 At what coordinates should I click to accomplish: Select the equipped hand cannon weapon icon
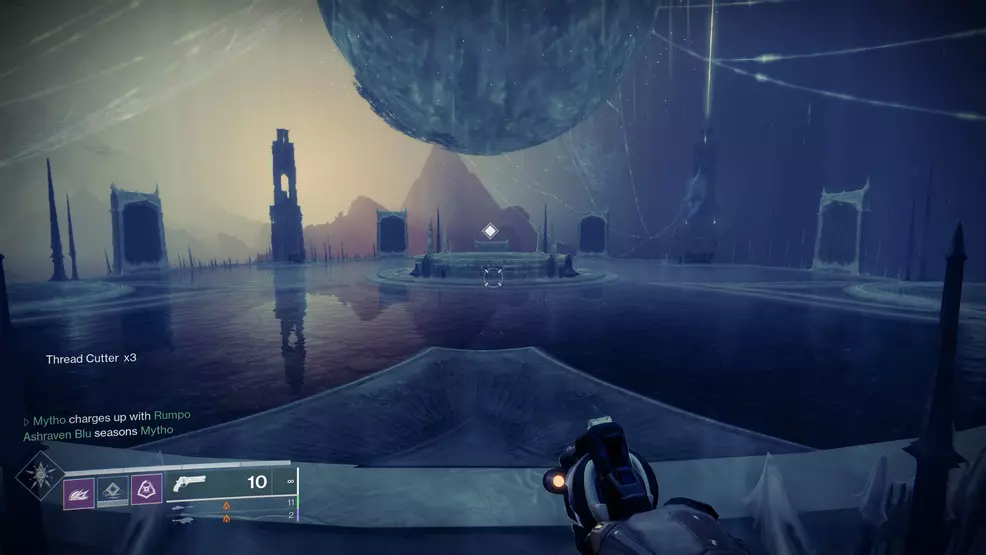pyautogui.click(x=190, y=483)
